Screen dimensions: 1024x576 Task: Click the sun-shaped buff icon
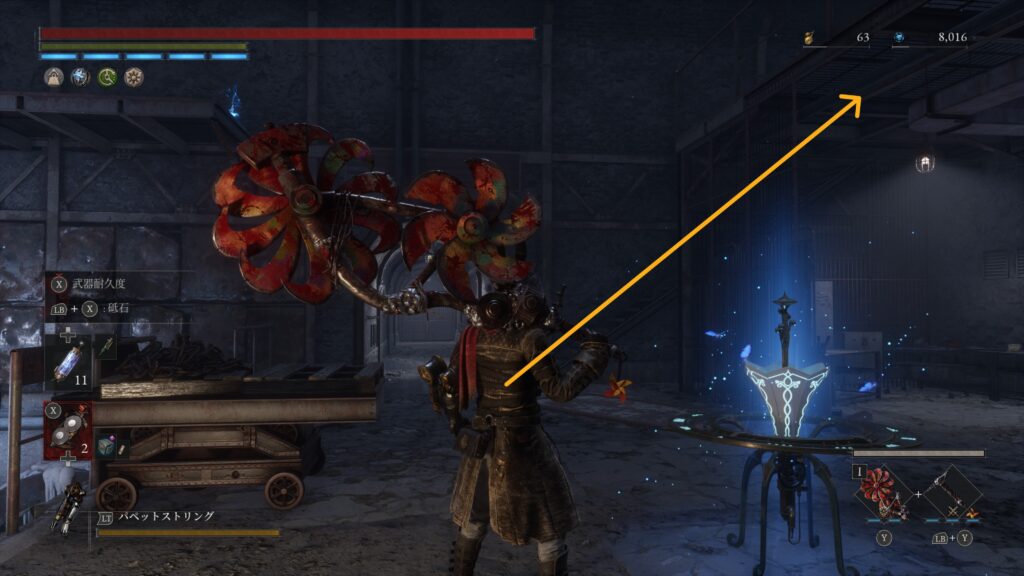pos(133,77)
